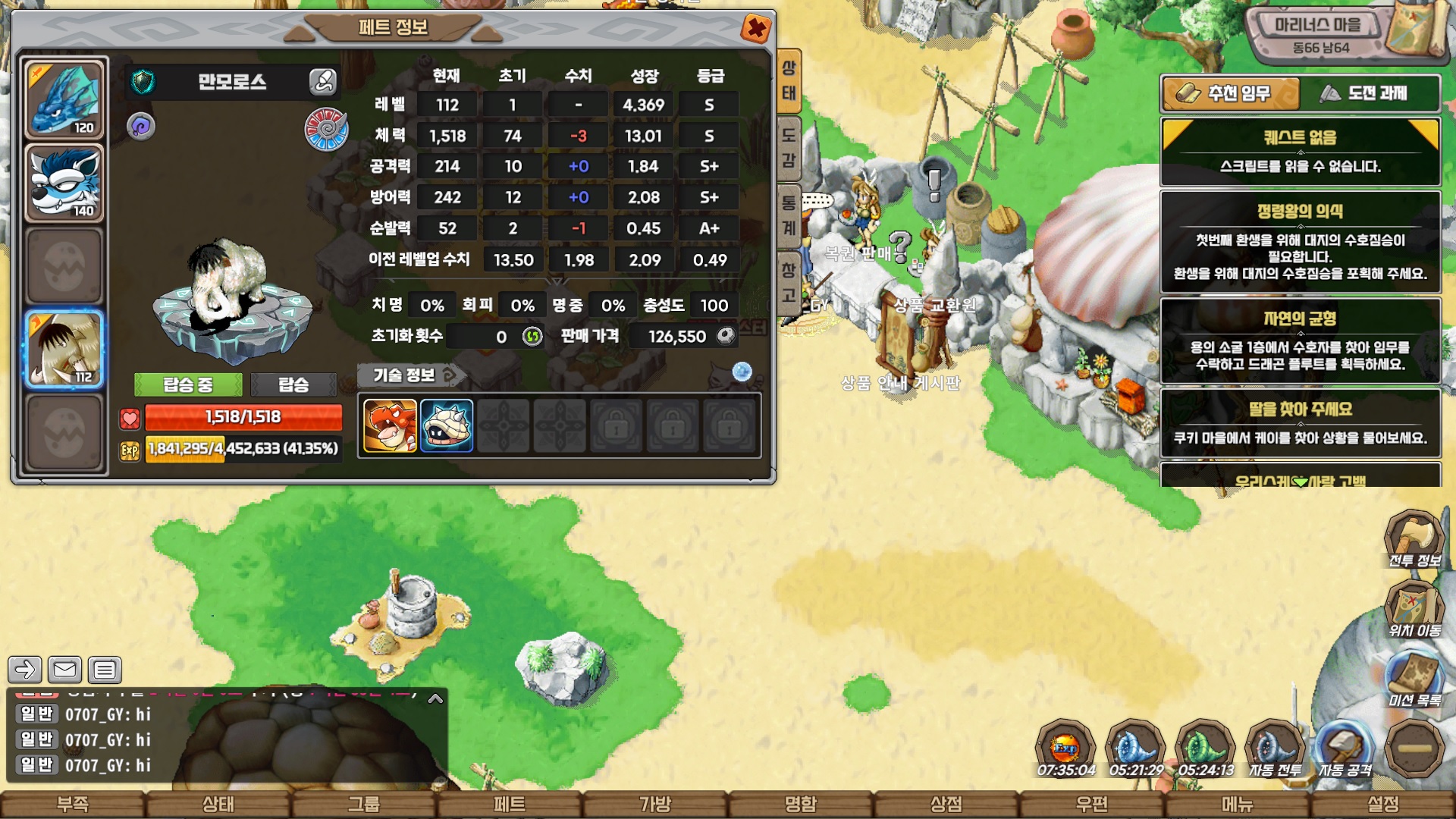The width and height of the screenshot is (1456, 819).
Task: Select the blue dragon pet level 120
Action: pos(64,99)
